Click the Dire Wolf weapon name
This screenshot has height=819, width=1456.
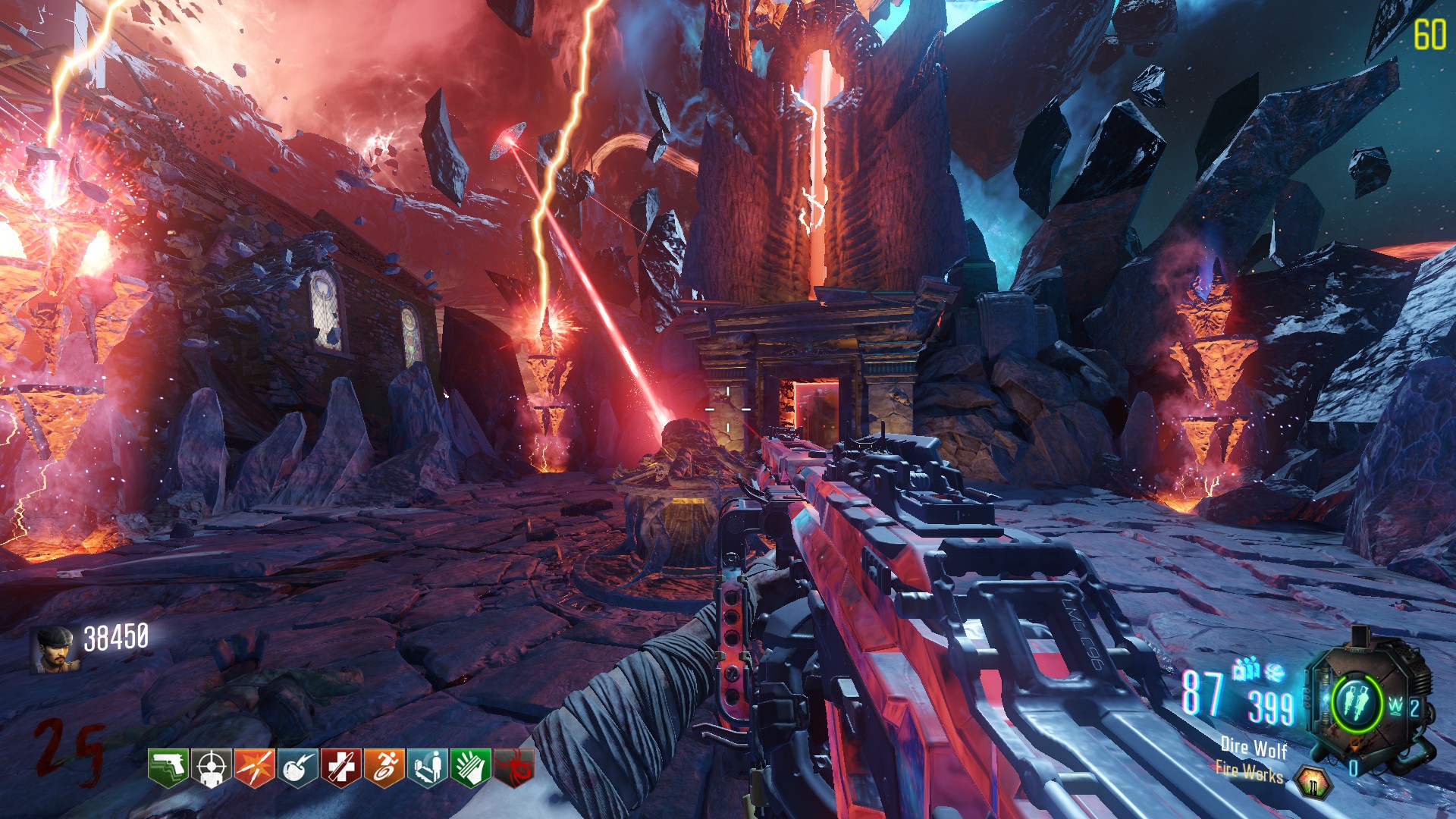pos(1254,748)
